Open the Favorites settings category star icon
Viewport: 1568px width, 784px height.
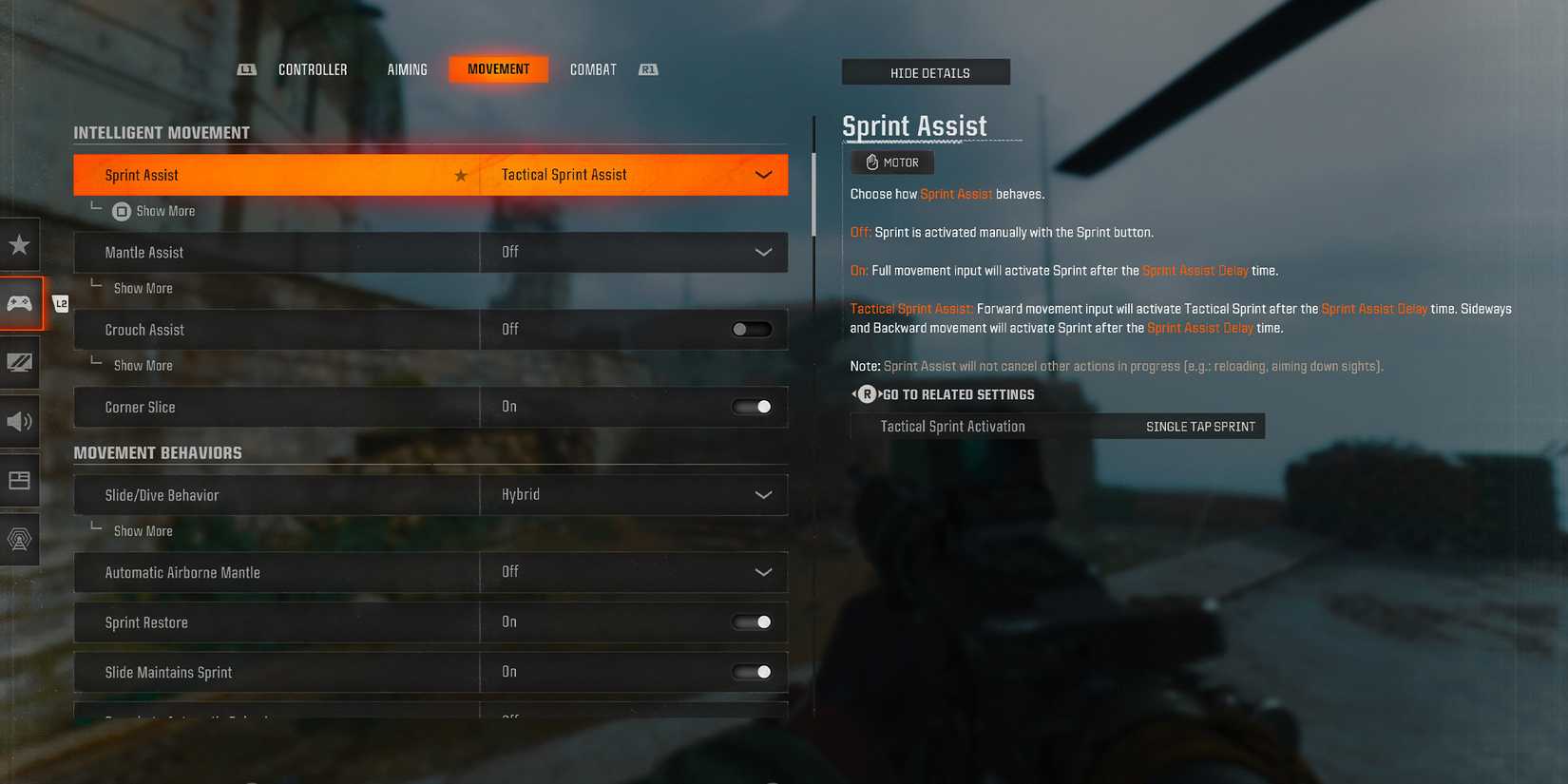point(19,245)
